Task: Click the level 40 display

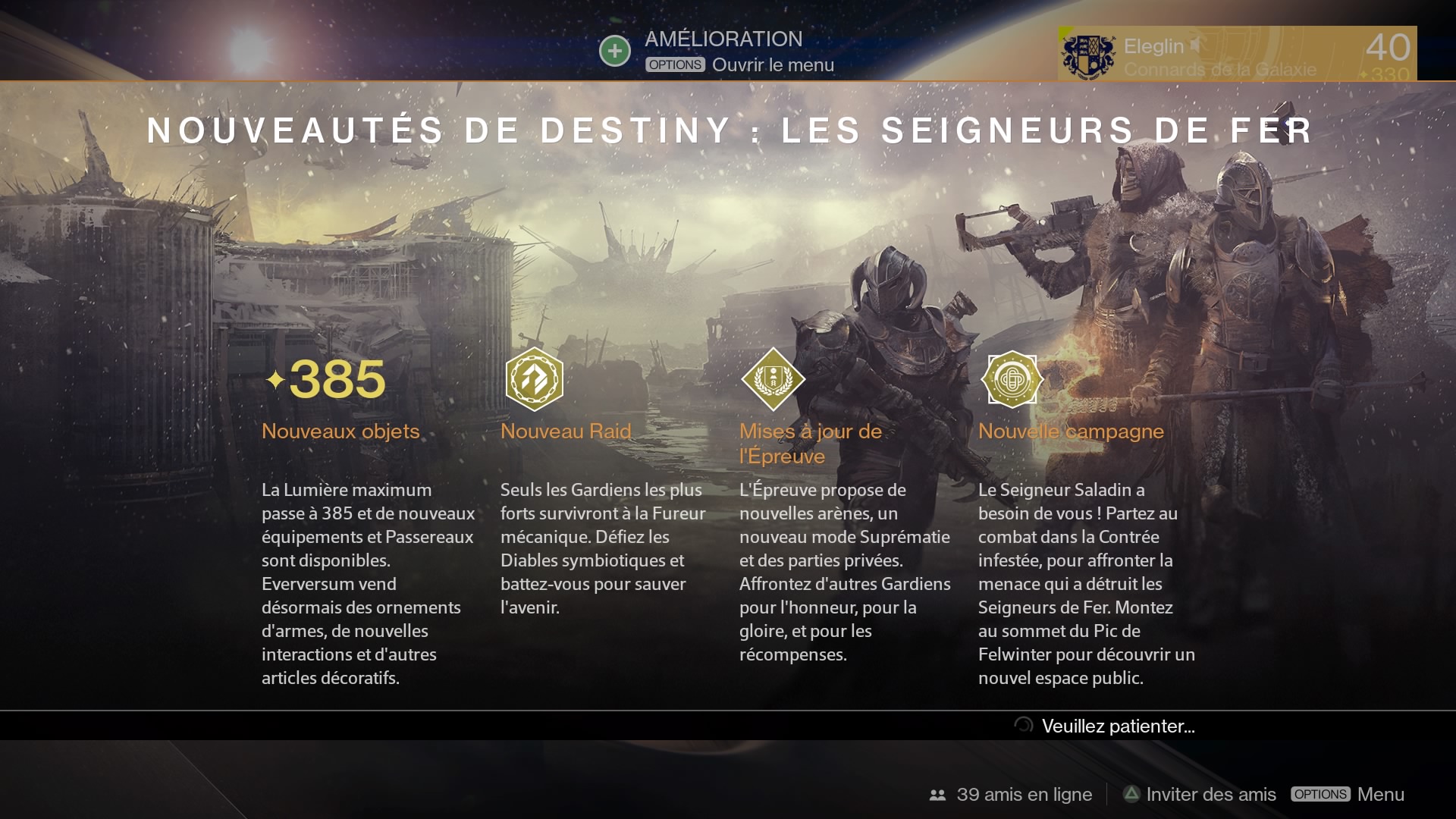Action: point(1390,47)
